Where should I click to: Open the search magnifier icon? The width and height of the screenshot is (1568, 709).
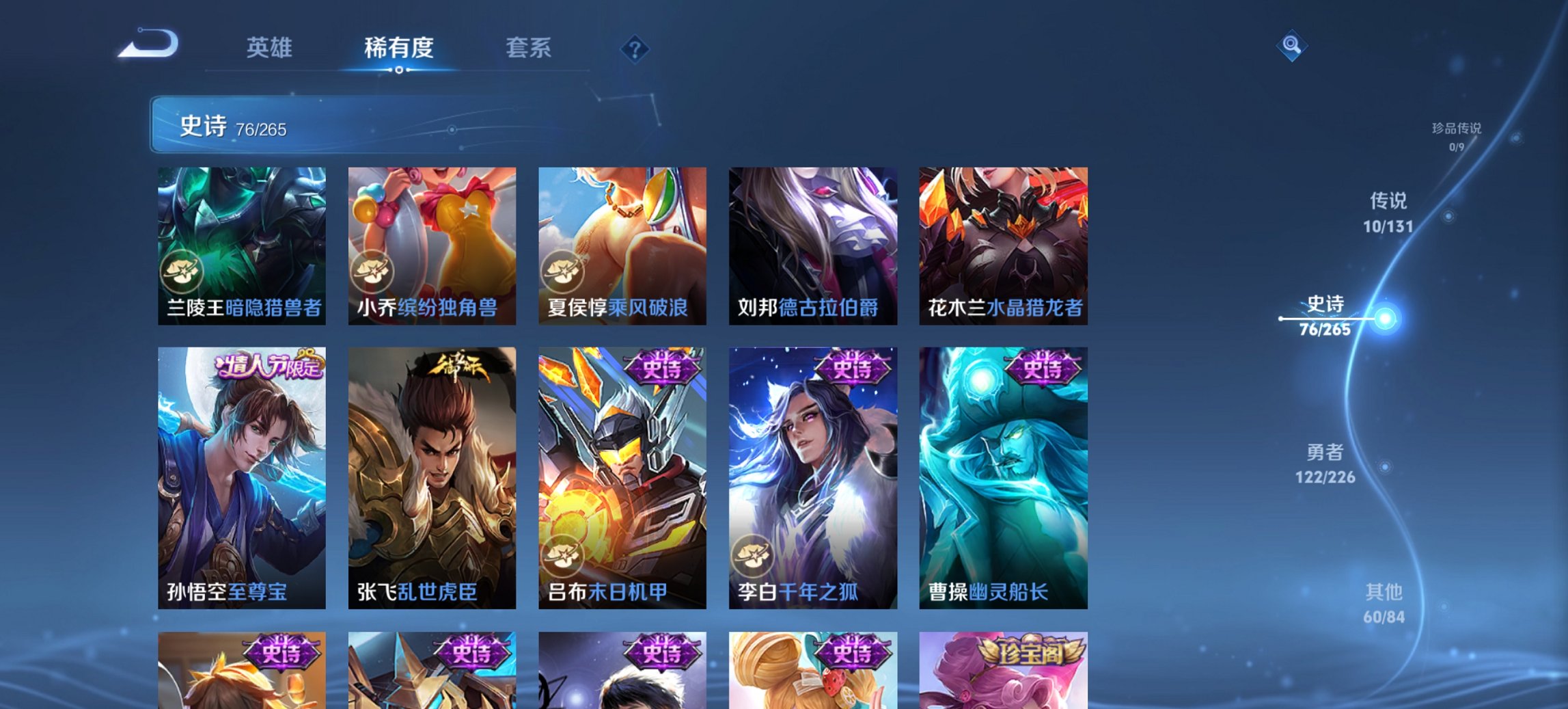point(1291,46)
